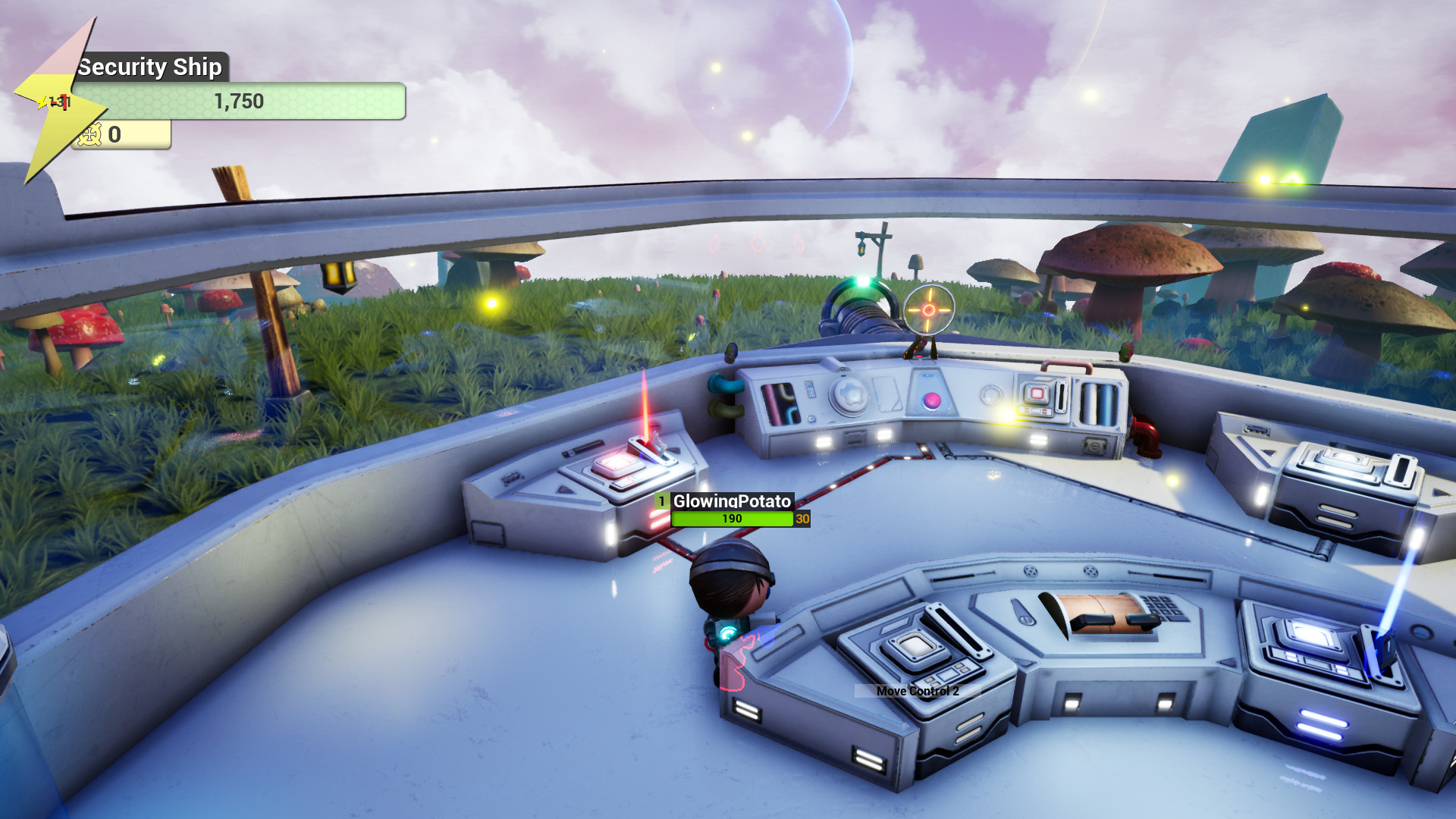Click the Move Control 2 station label

click(917, 691)
